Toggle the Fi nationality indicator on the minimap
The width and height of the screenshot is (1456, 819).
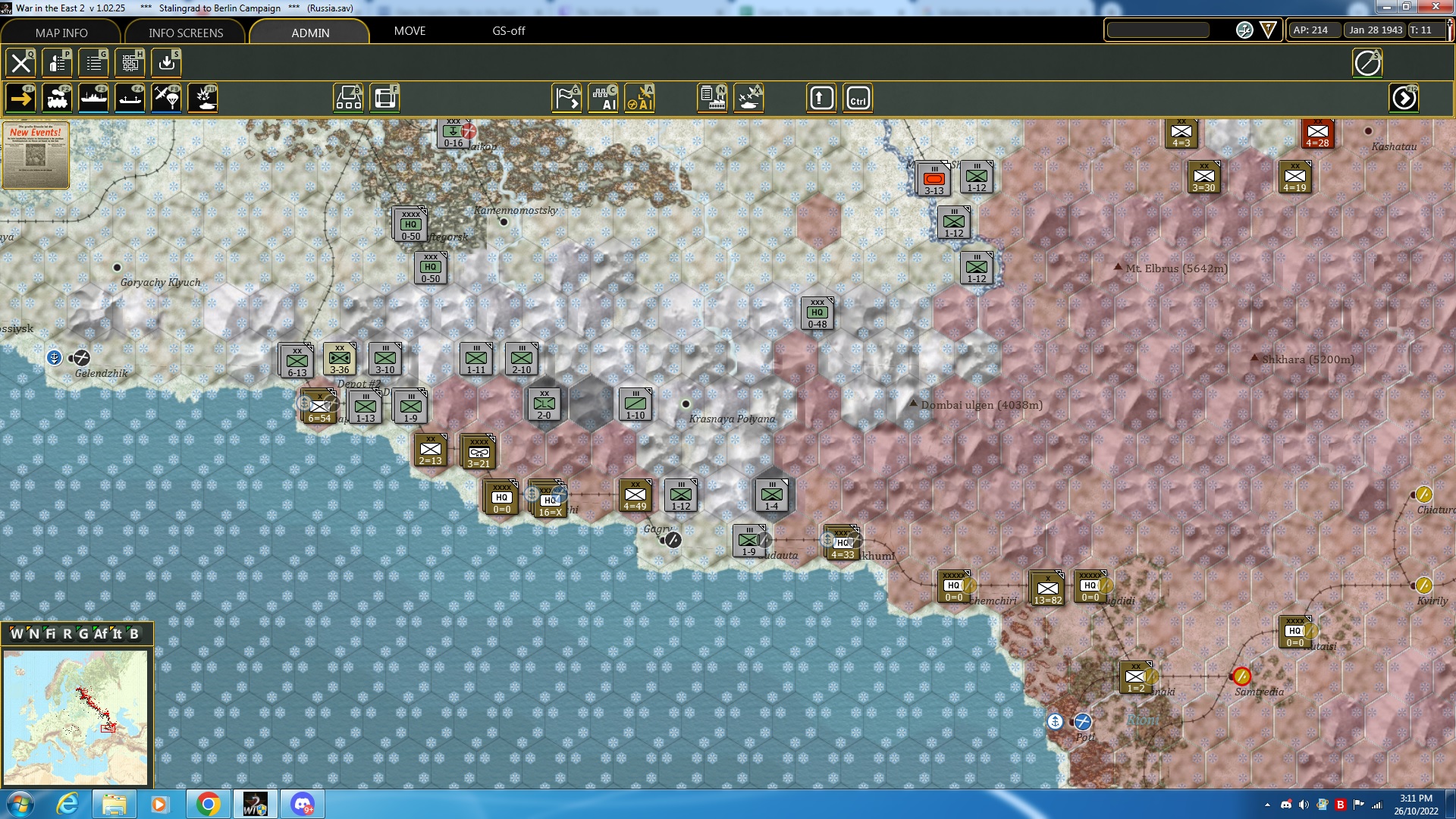[50, 635]
